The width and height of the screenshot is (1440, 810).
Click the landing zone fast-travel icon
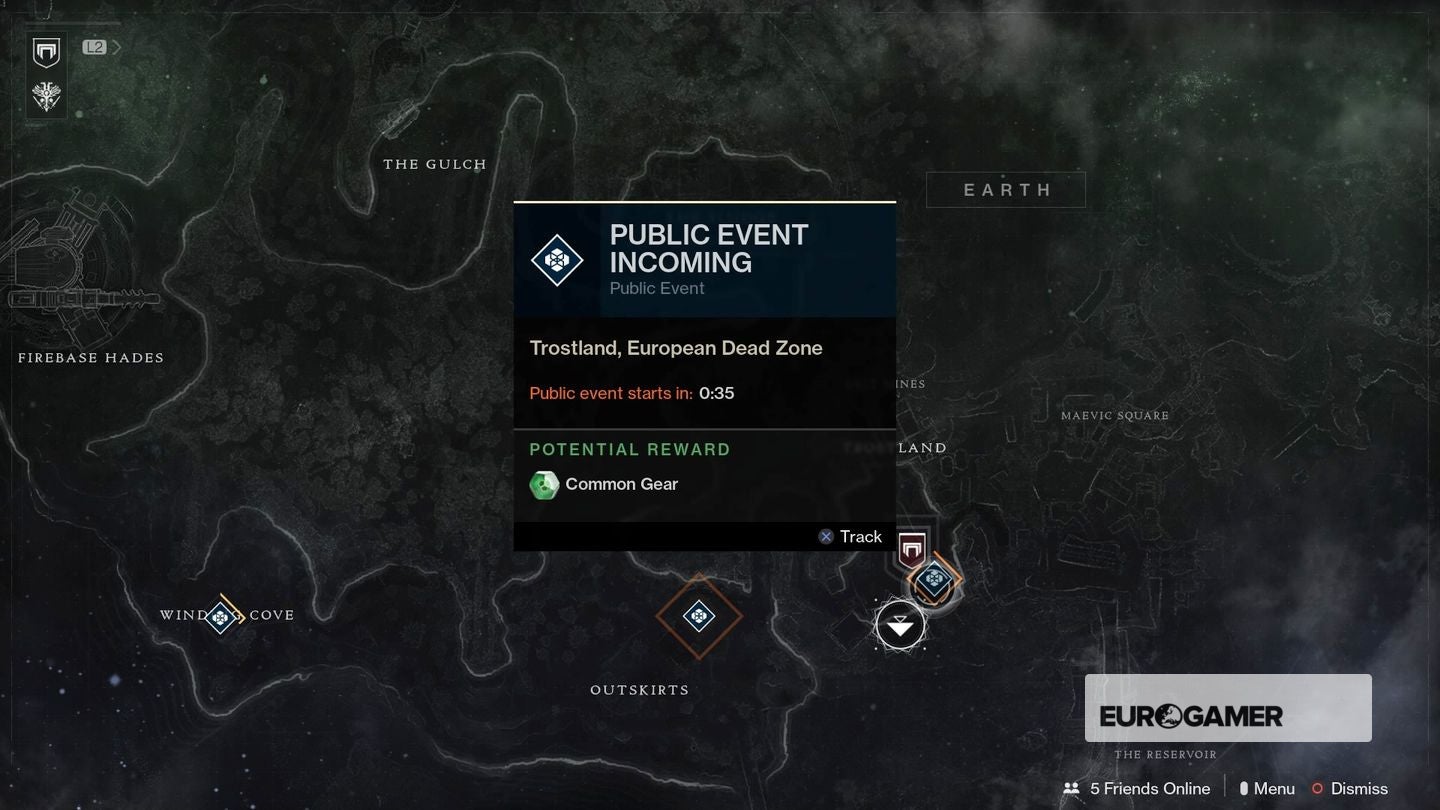coord(900,624)
